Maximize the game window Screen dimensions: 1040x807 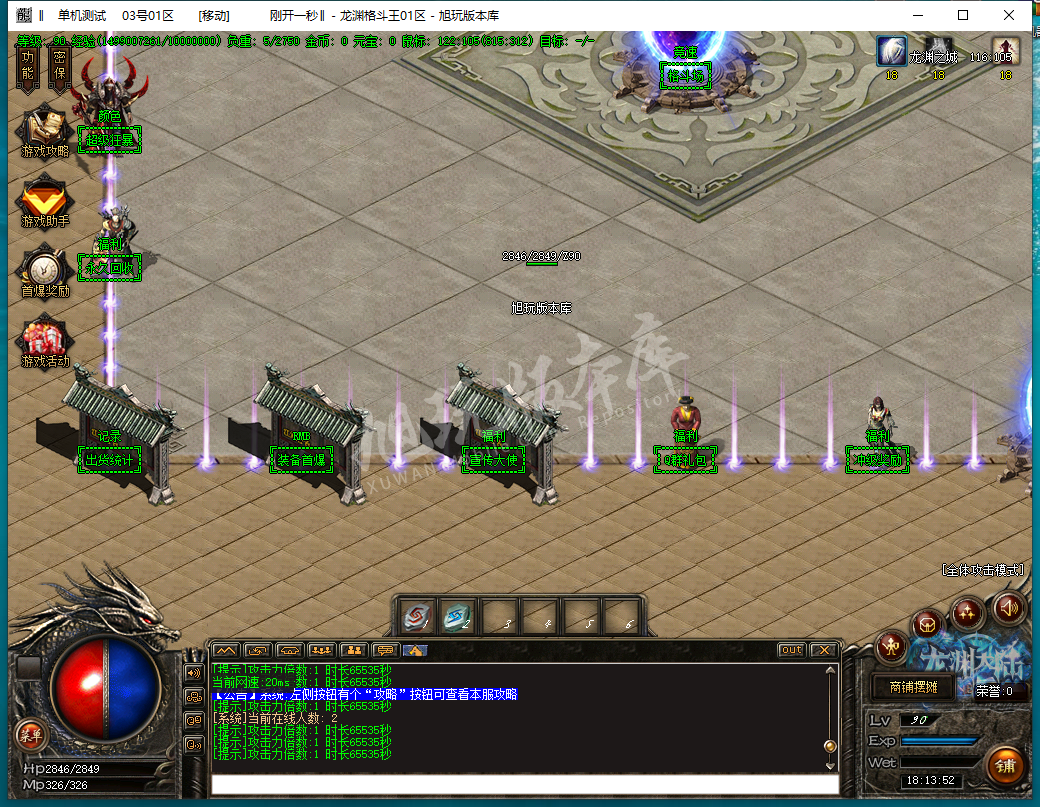[963, 15]
